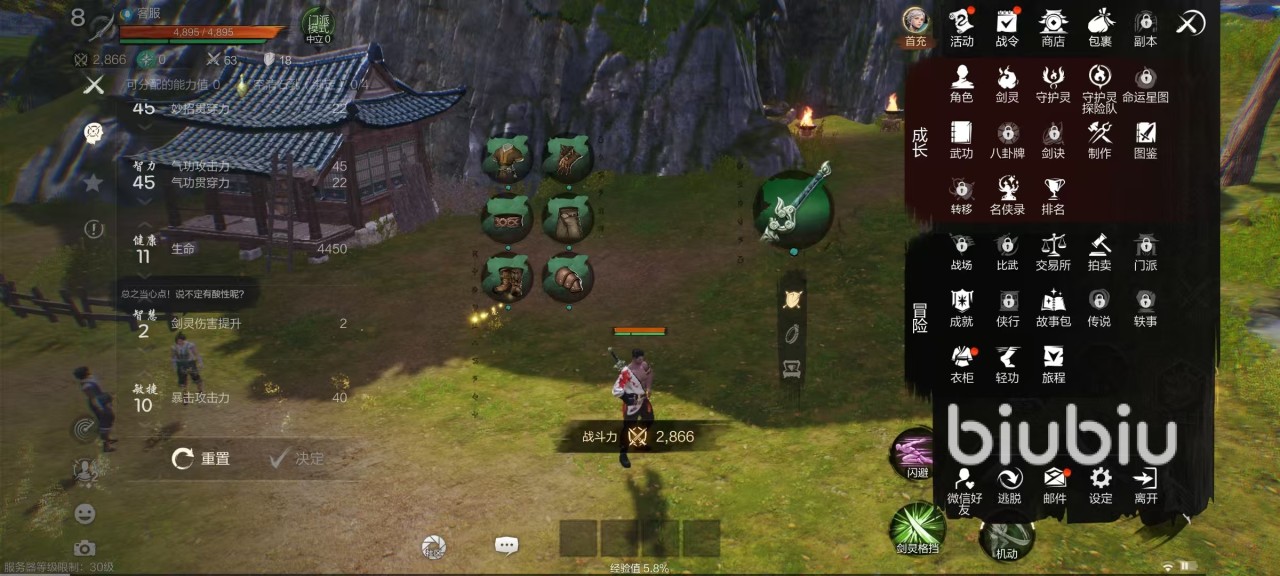
Task: Click the 离开 exit button
Action: [x=1146, y=484]
